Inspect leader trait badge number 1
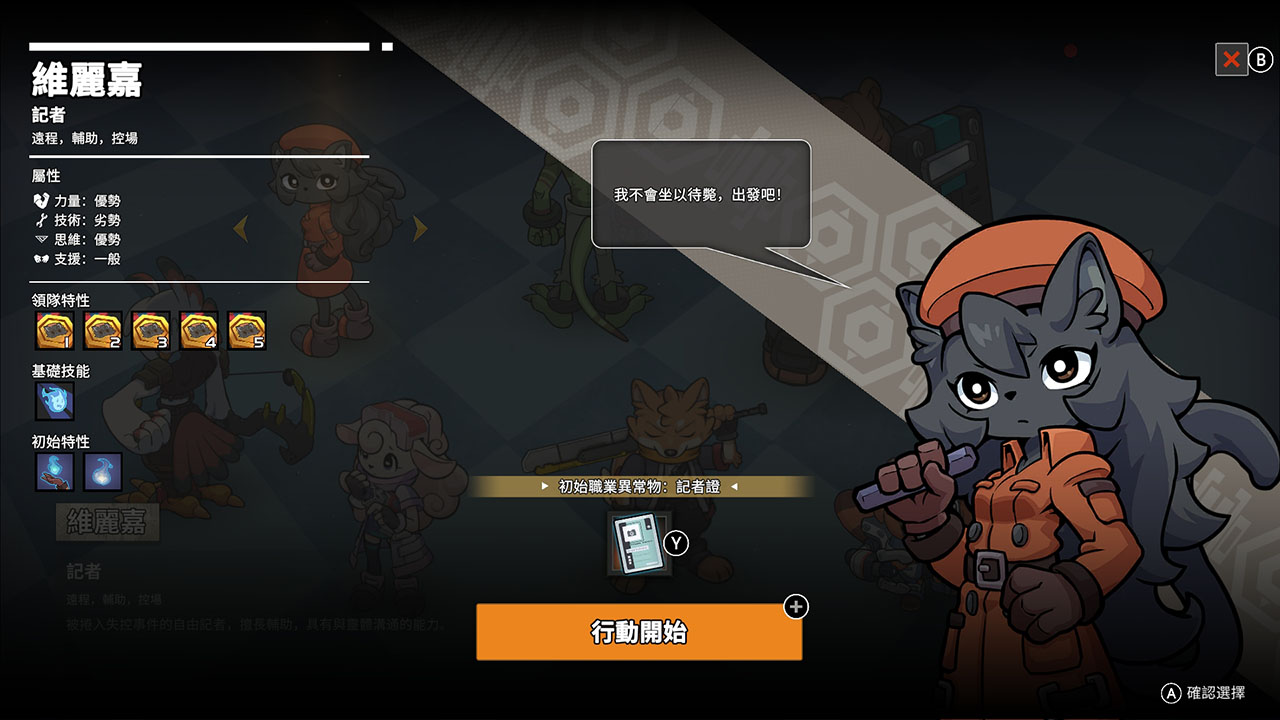Viewport: 1280px width, 720px height. pyautogui.click(x=55, y=331)
